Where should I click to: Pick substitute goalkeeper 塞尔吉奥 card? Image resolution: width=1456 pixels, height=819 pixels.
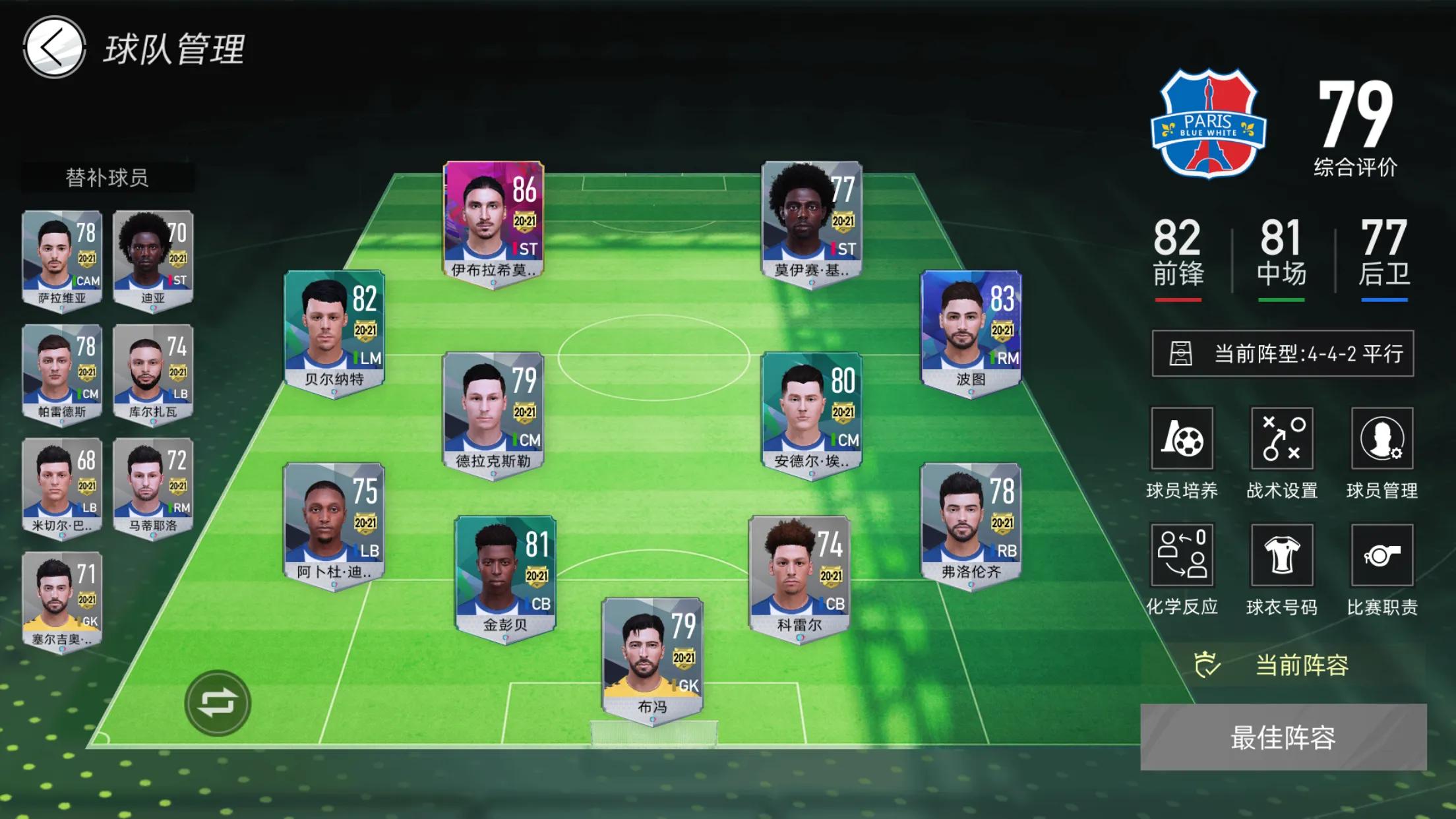62,600
